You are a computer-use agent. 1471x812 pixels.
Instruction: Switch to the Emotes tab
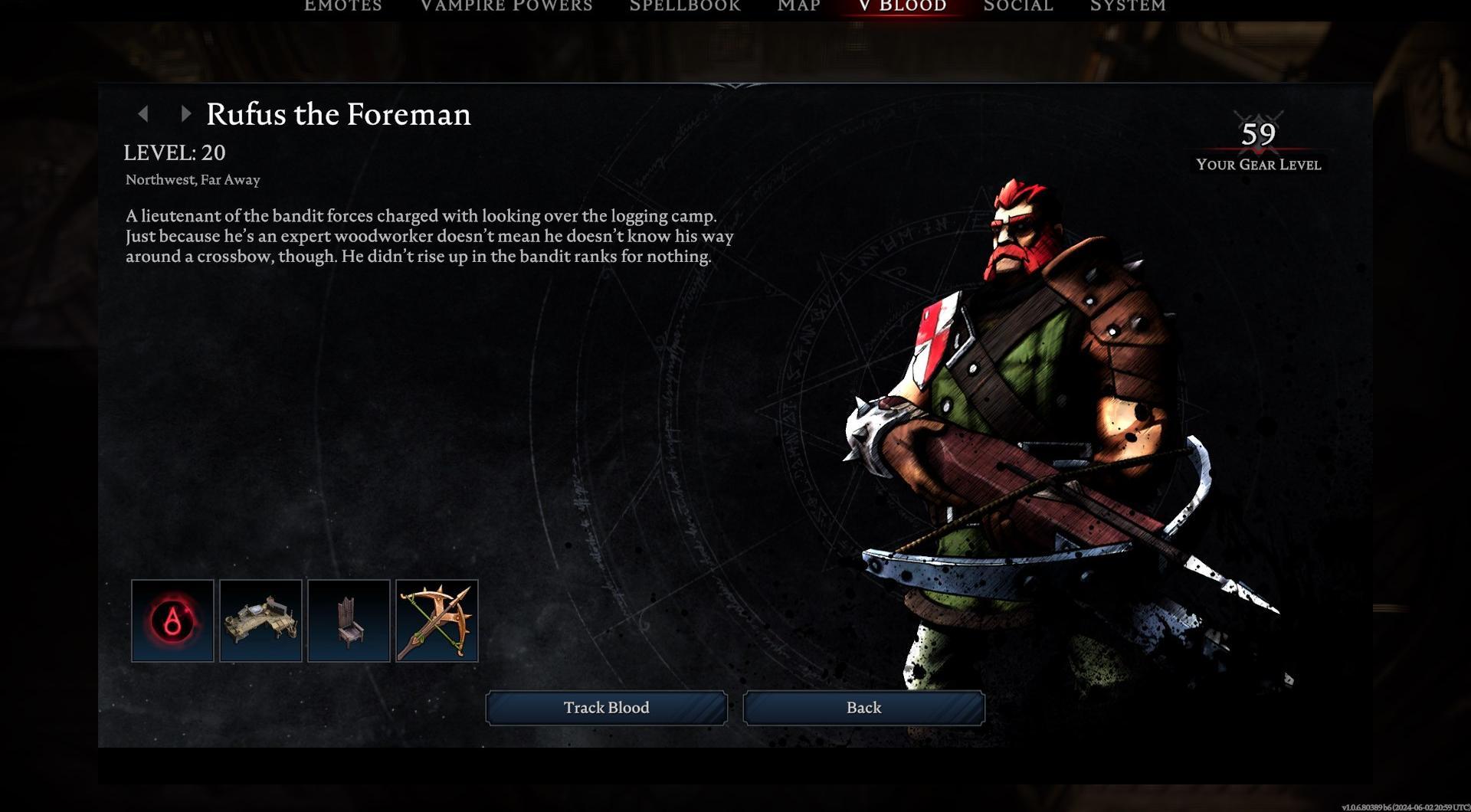[x=343, y=6]
